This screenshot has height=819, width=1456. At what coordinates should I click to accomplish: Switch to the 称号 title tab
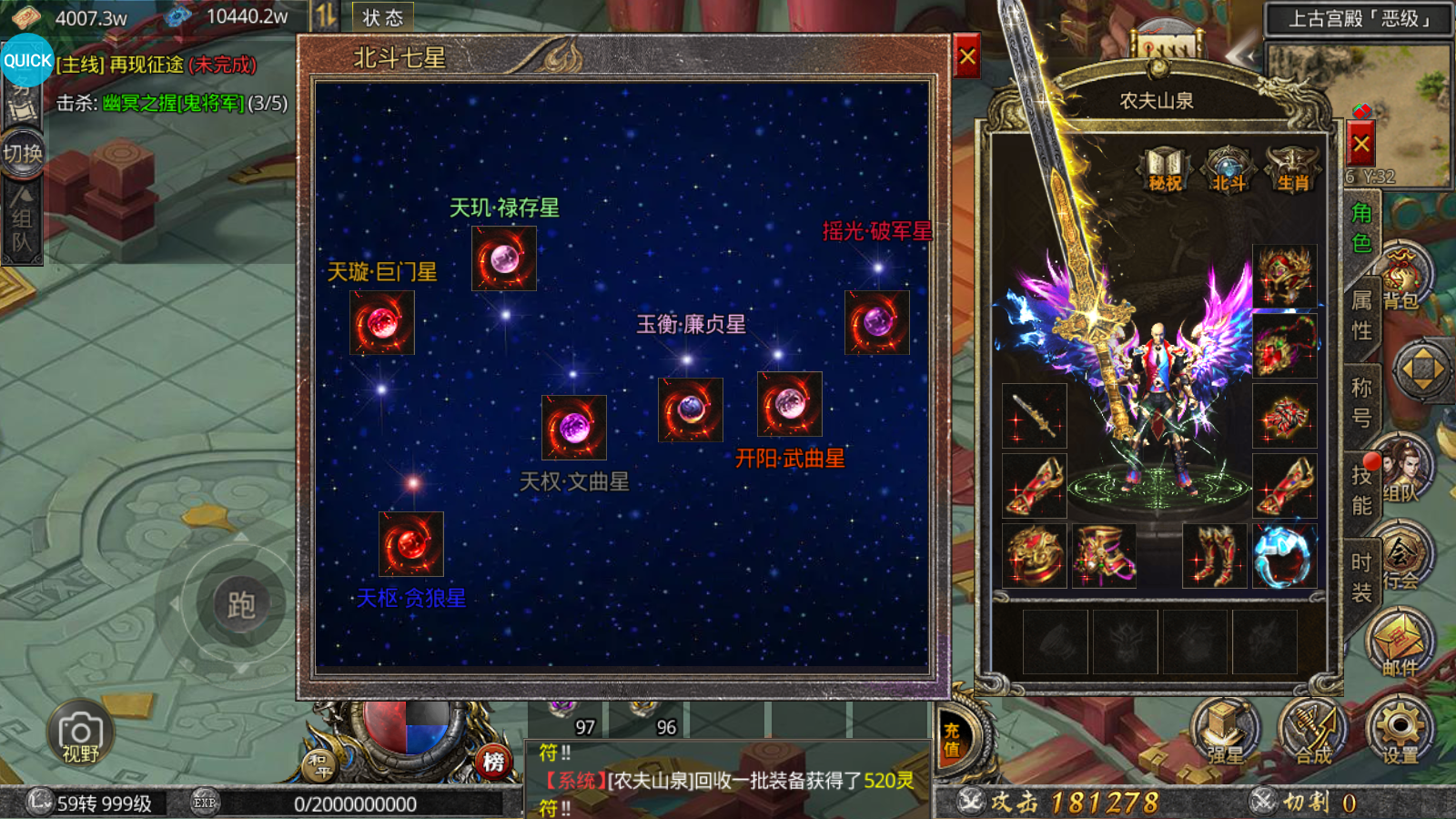(1361, 402)
